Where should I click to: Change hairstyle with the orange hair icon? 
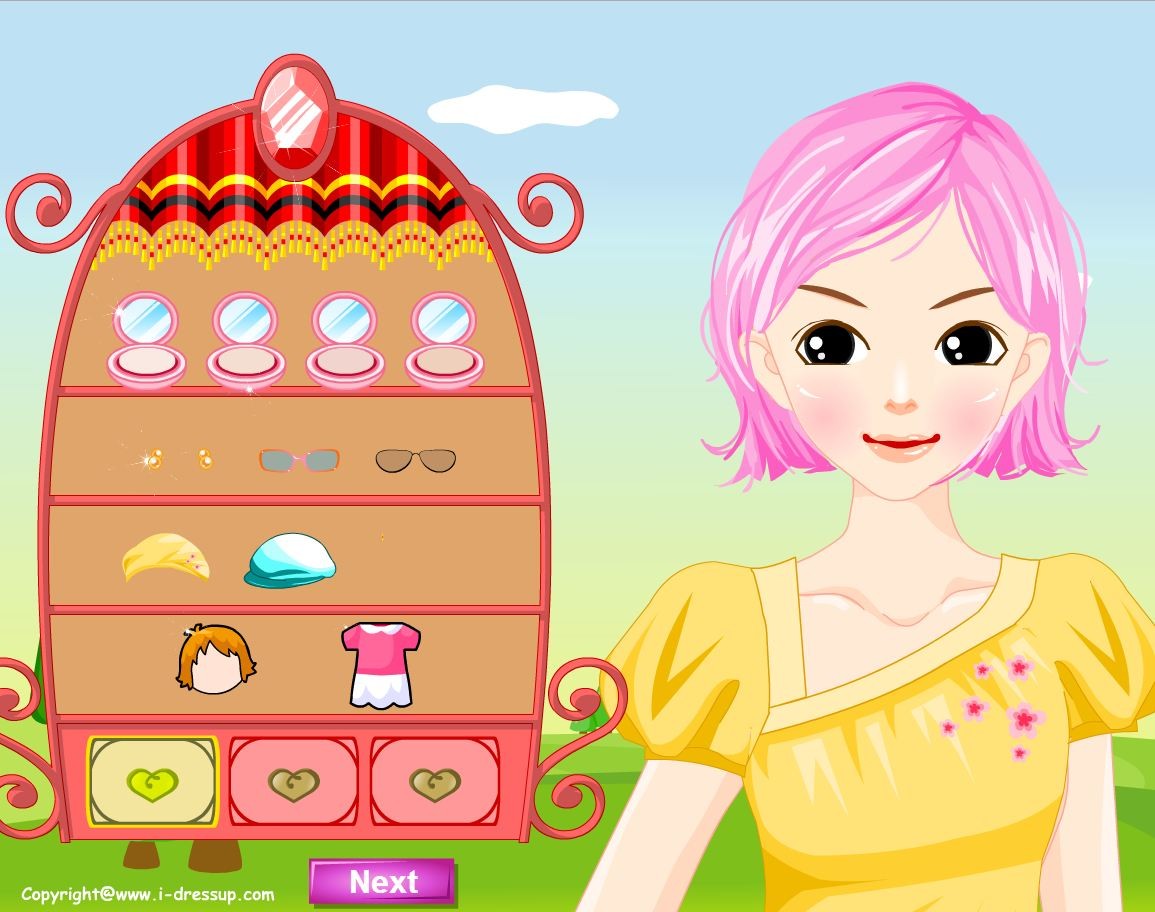pos(215,660)
